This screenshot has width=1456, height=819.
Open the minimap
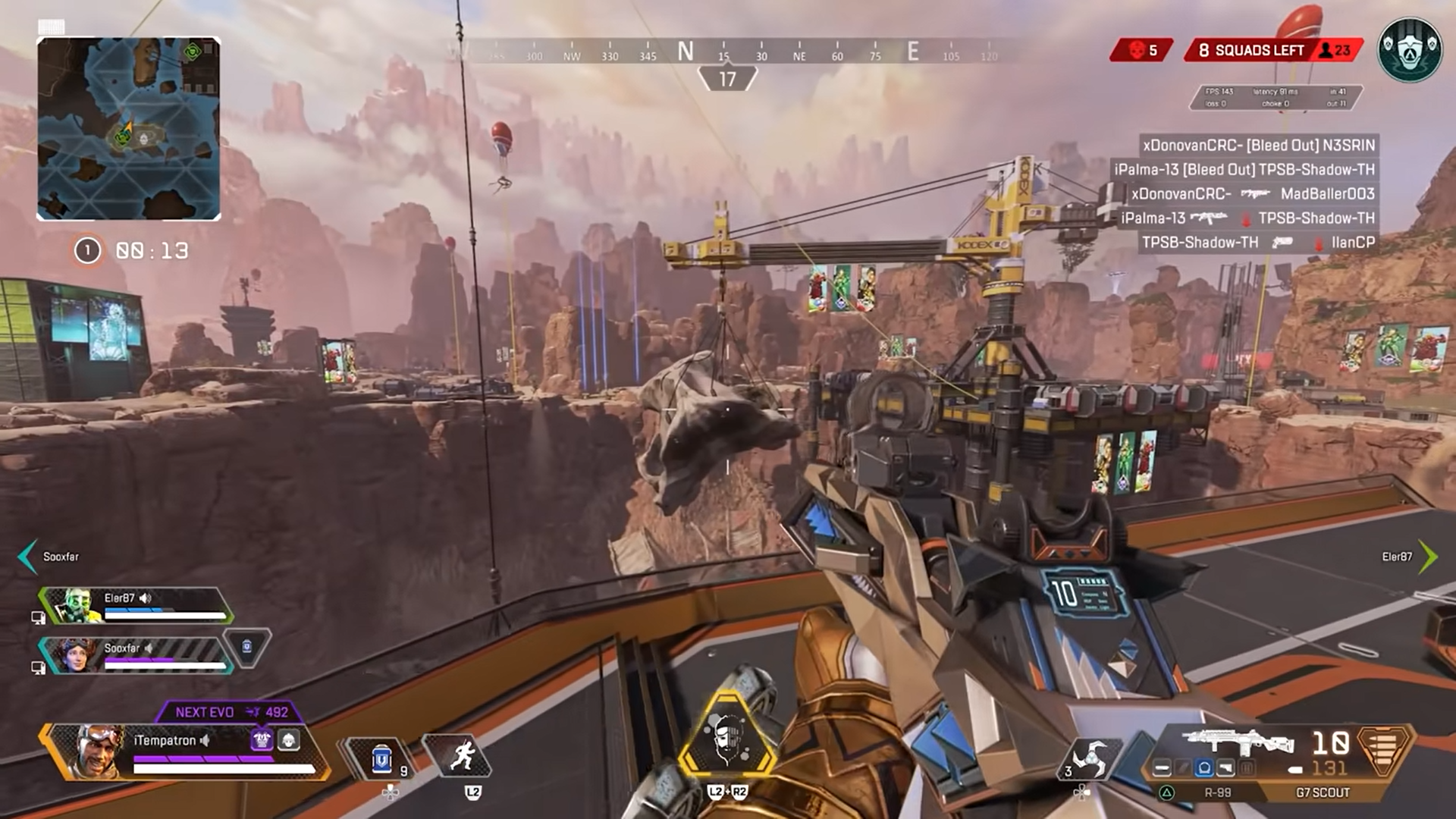[x=129, y=129]
